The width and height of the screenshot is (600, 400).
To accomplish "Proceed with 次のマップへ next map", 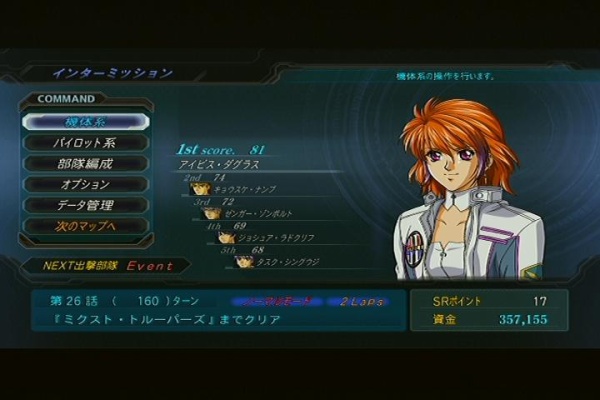I will pyautogui.click(x=85, y=226).
